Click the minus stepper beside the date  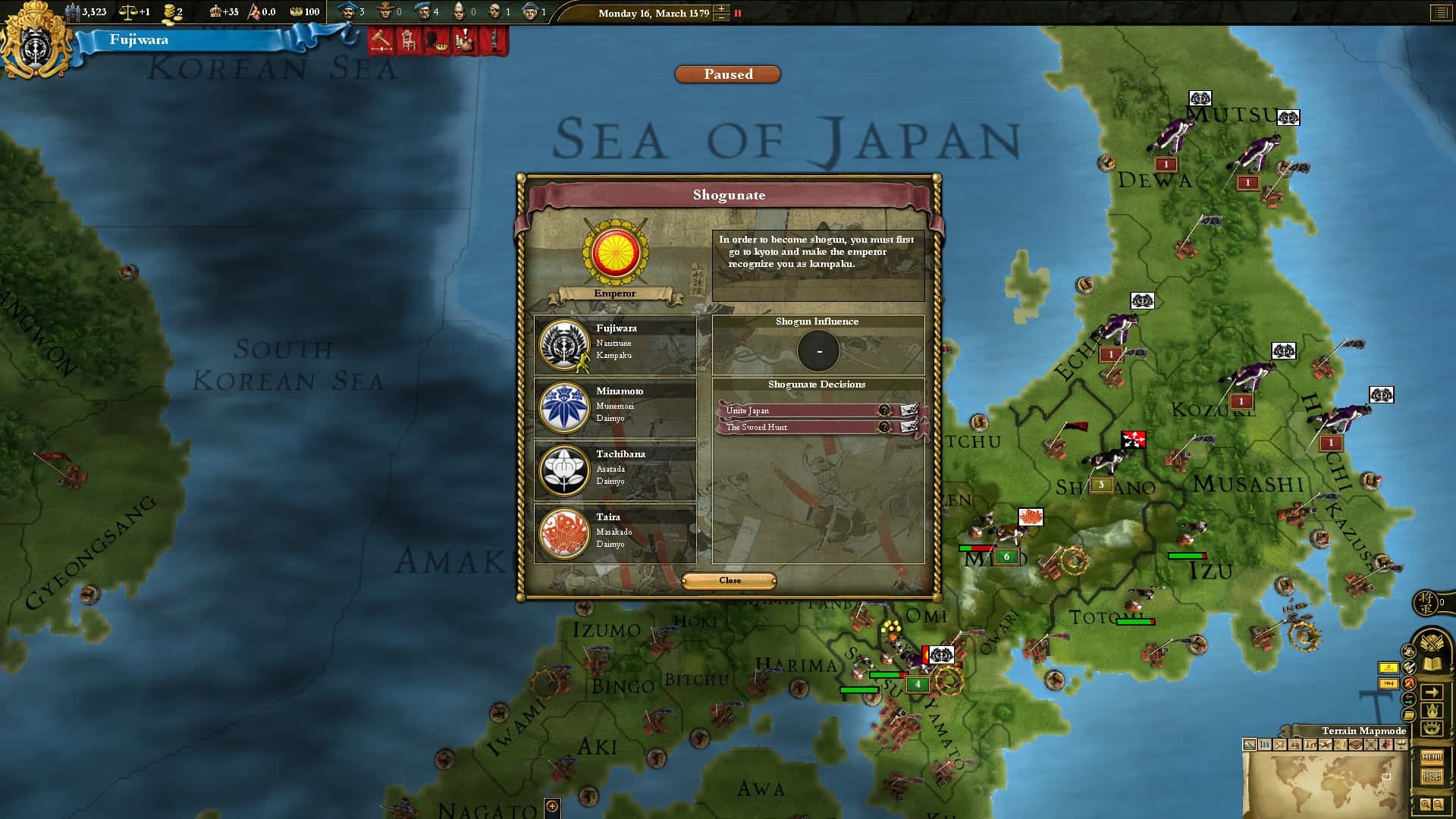click(721, 18)
